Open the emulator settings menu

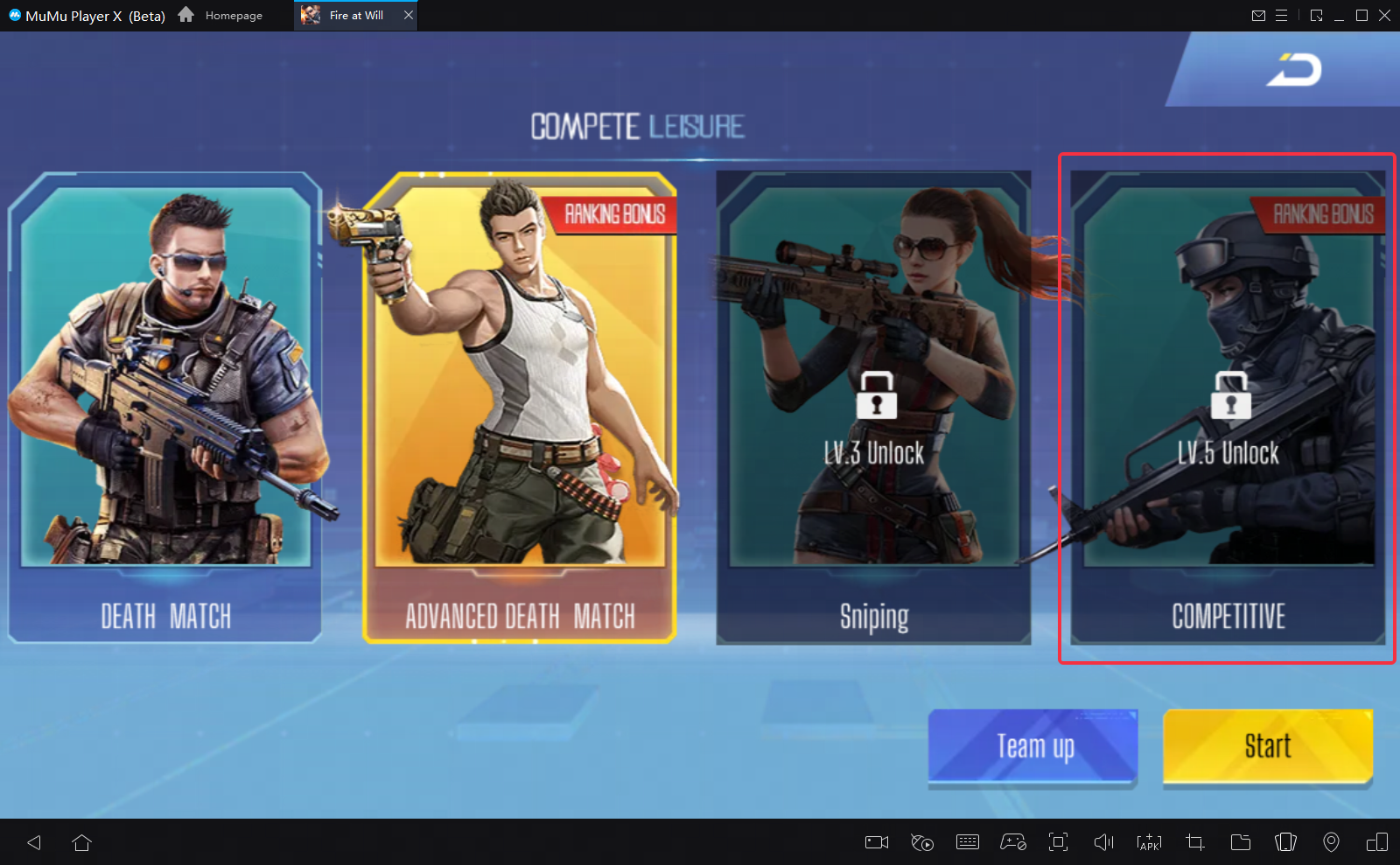tap(1283, 15)
